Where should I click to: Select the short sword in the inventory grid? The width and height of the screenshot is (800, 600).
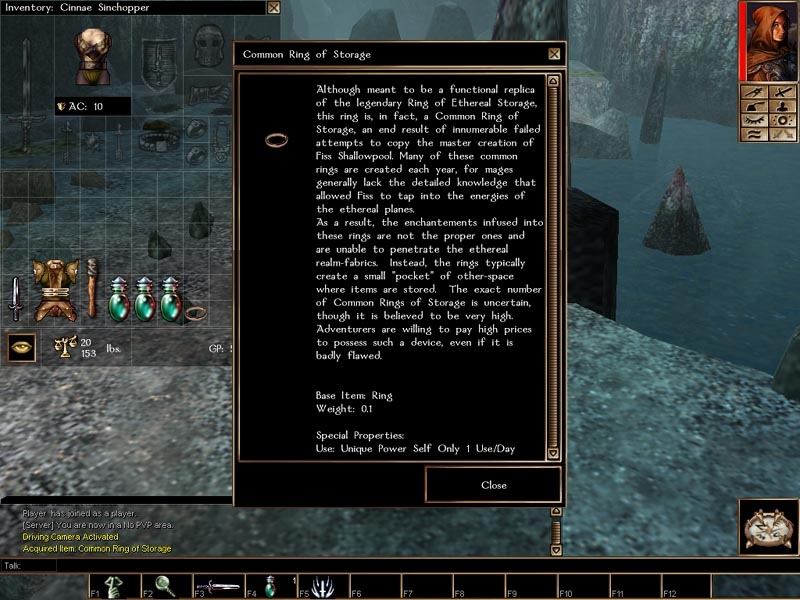pyautogui.click(x=14, y=298)
